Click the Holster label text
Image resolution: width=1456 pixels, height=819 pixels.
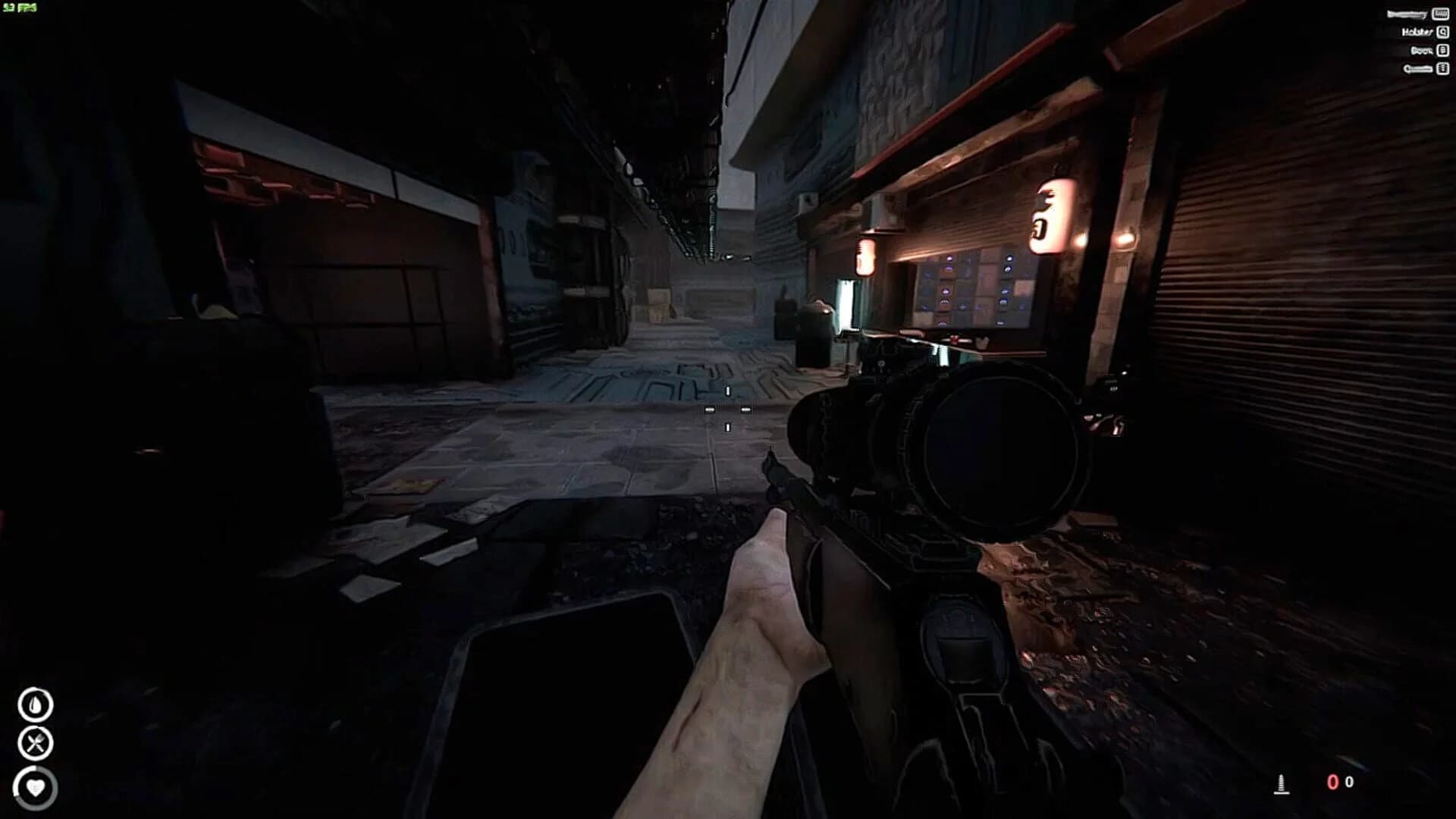click(x=1417, y=33)
